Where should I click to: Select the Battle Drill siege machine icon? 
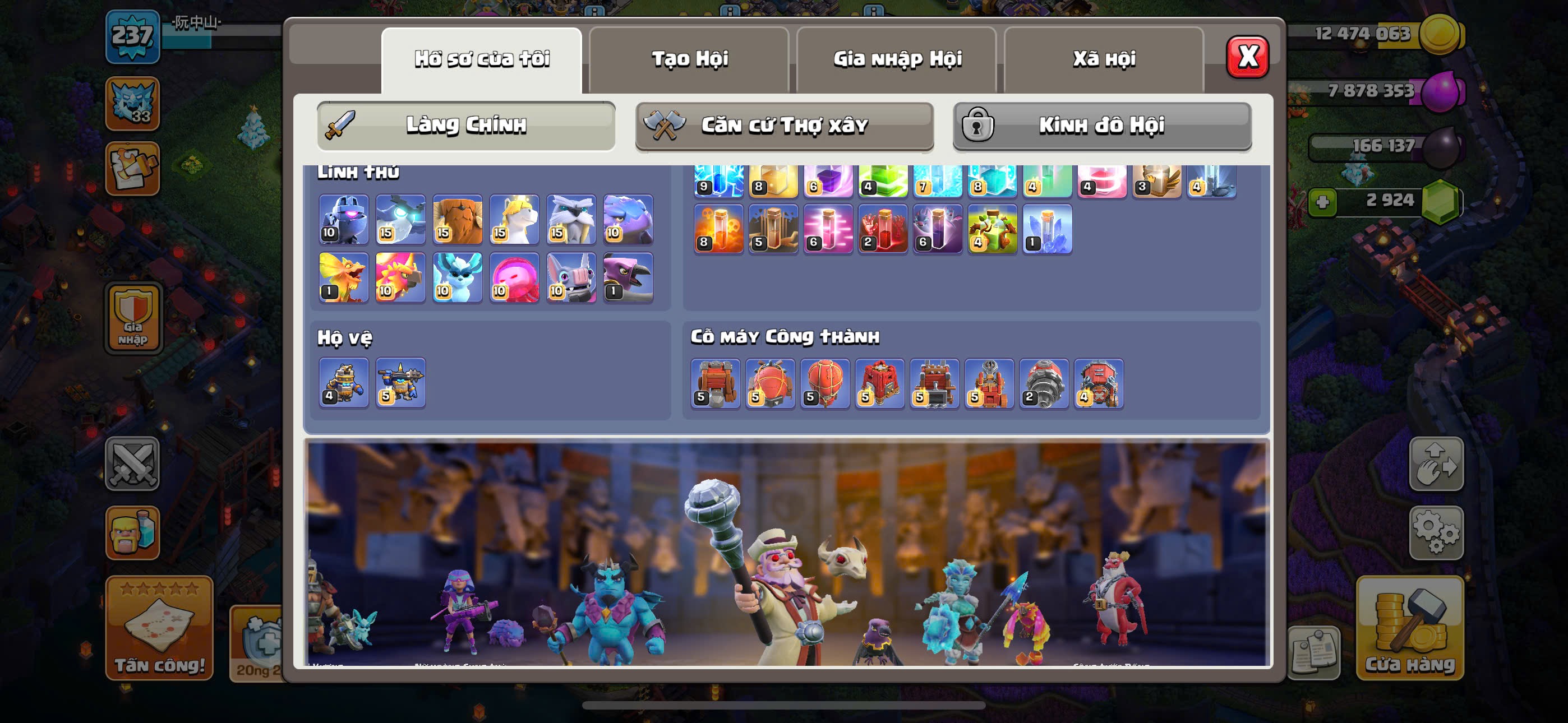click(x=1044, y=383)
